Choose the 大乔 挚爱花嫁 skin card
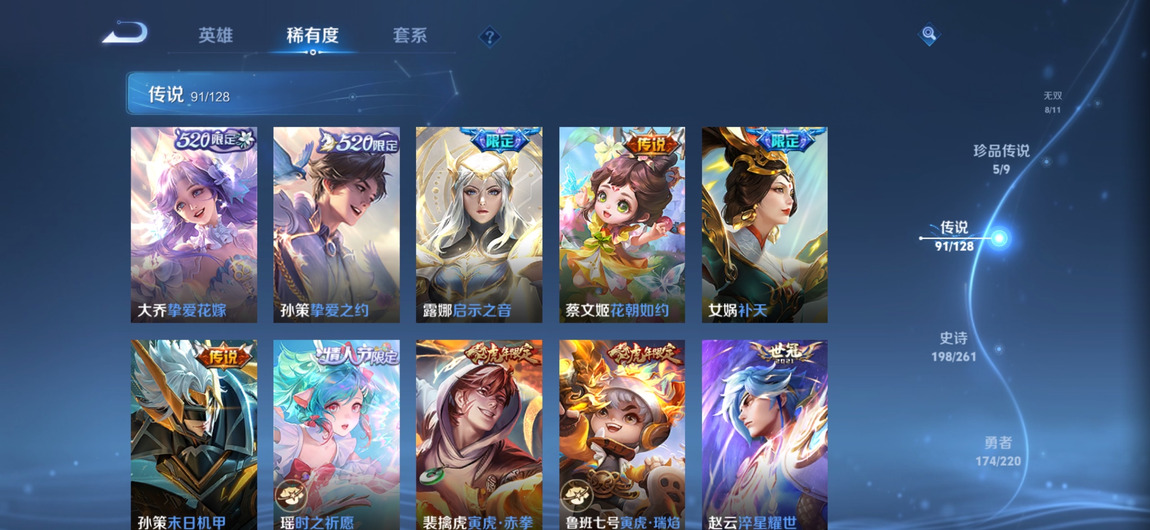The height and width of the screenshot is (530, 1150). pos(194,224)
